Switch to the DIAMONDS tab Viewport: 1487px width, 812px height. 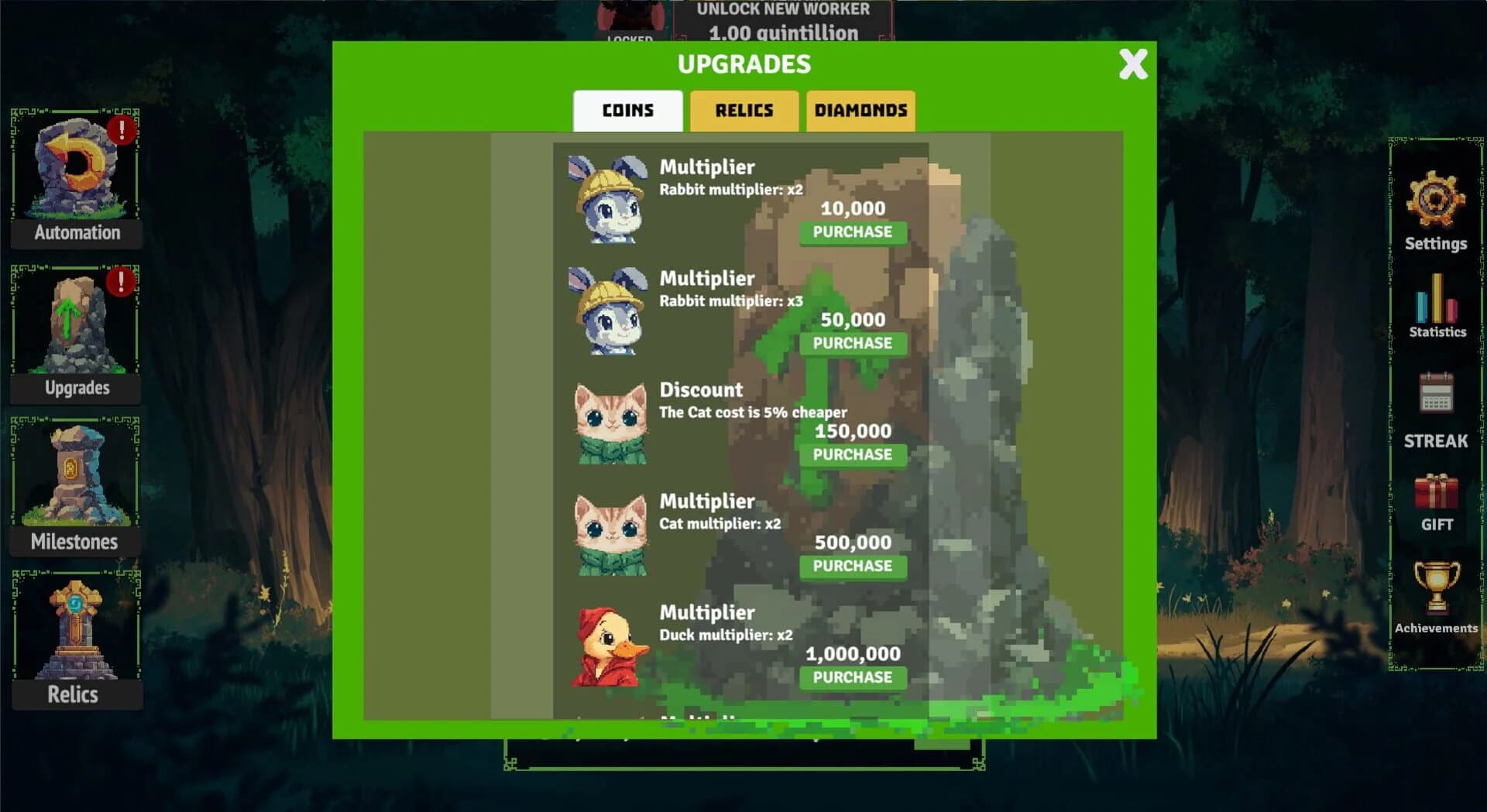(x=860, y=111)
